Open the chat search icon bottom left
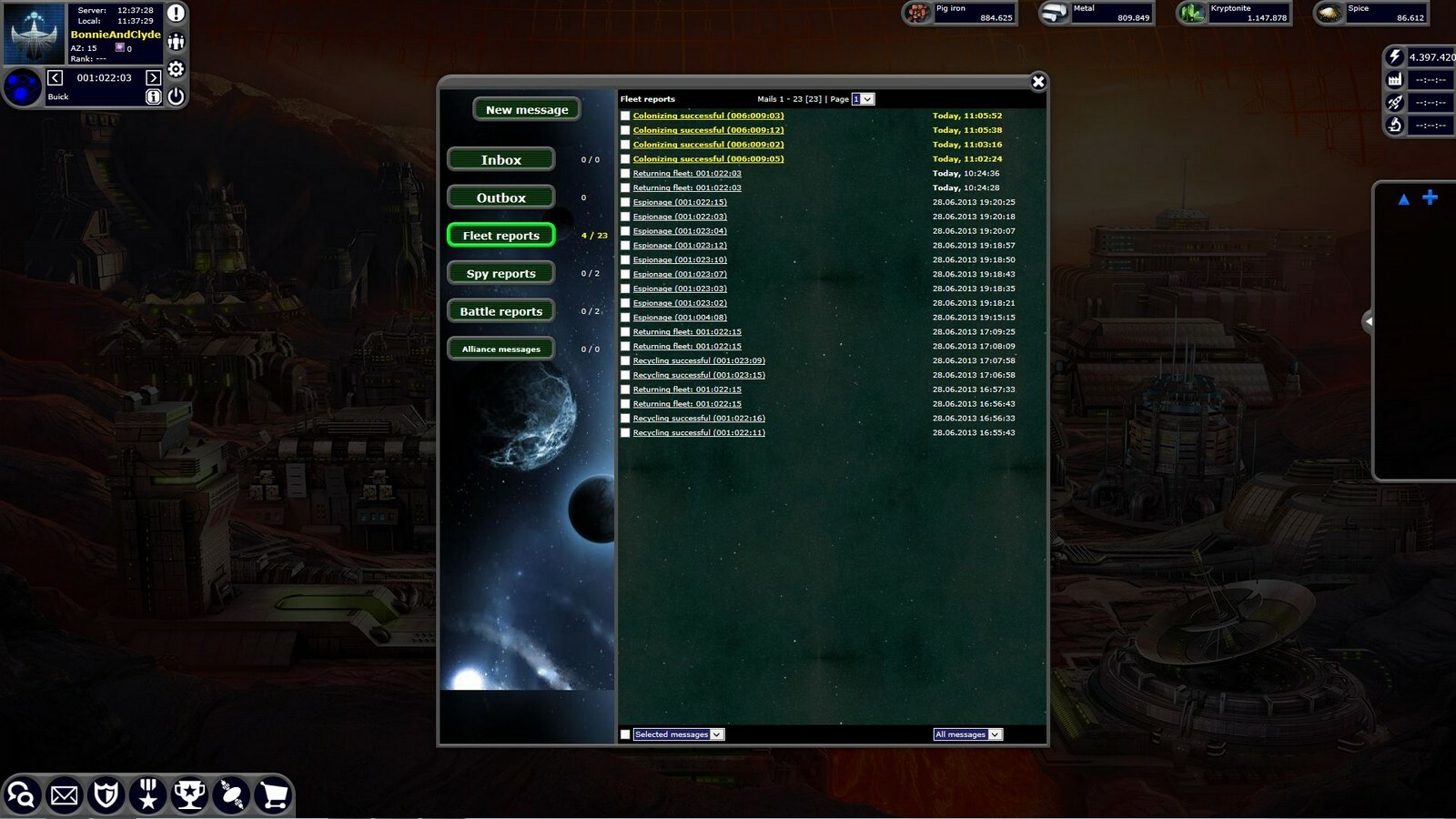 (x=22, y=794)
